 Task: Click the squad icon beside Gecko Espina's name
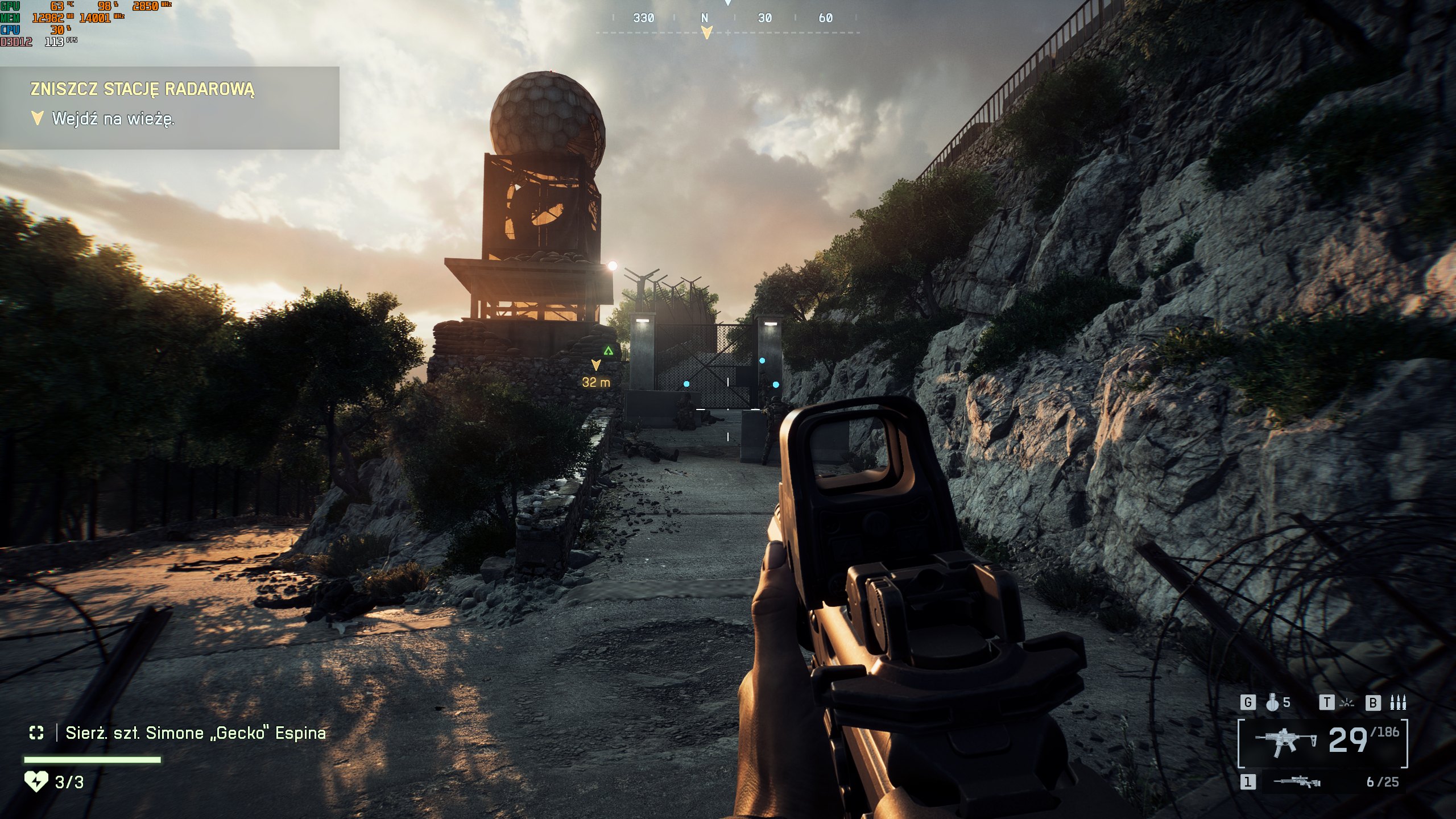tap(36, 733)
